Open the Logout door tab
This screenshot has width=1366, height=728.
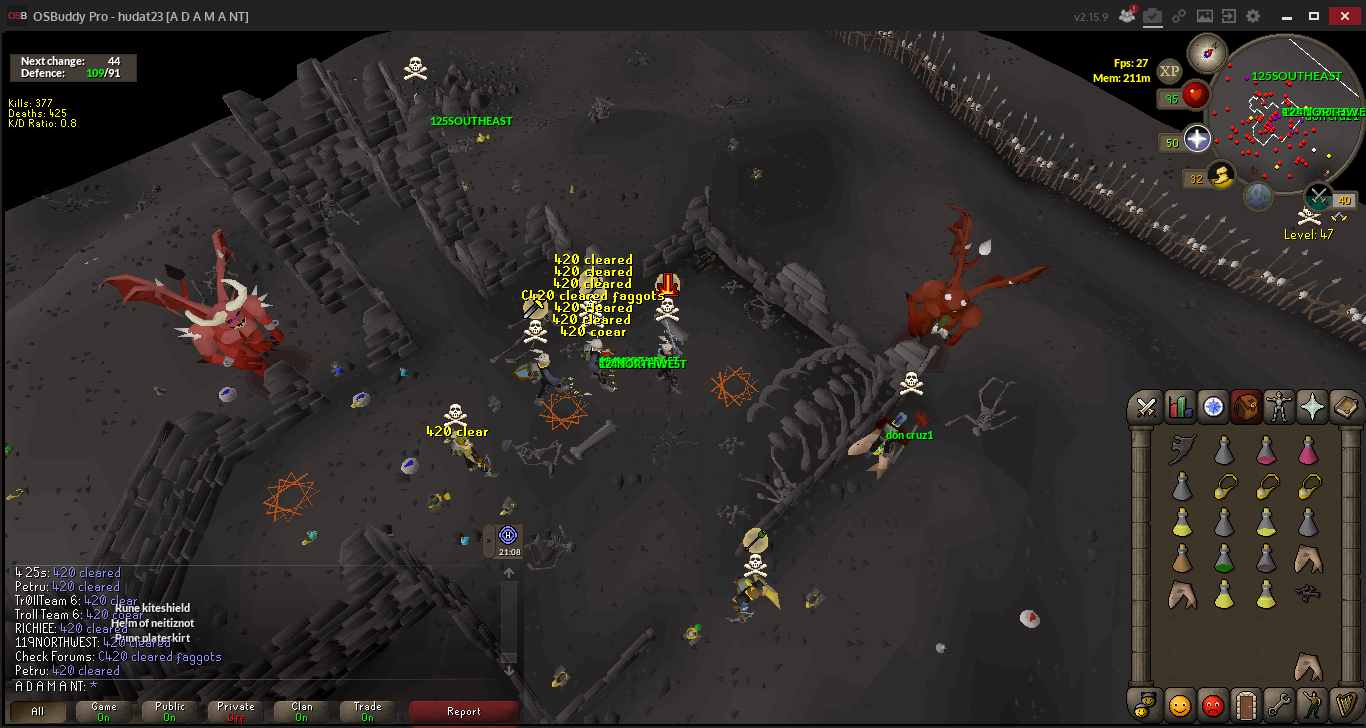pos(1246,704)
